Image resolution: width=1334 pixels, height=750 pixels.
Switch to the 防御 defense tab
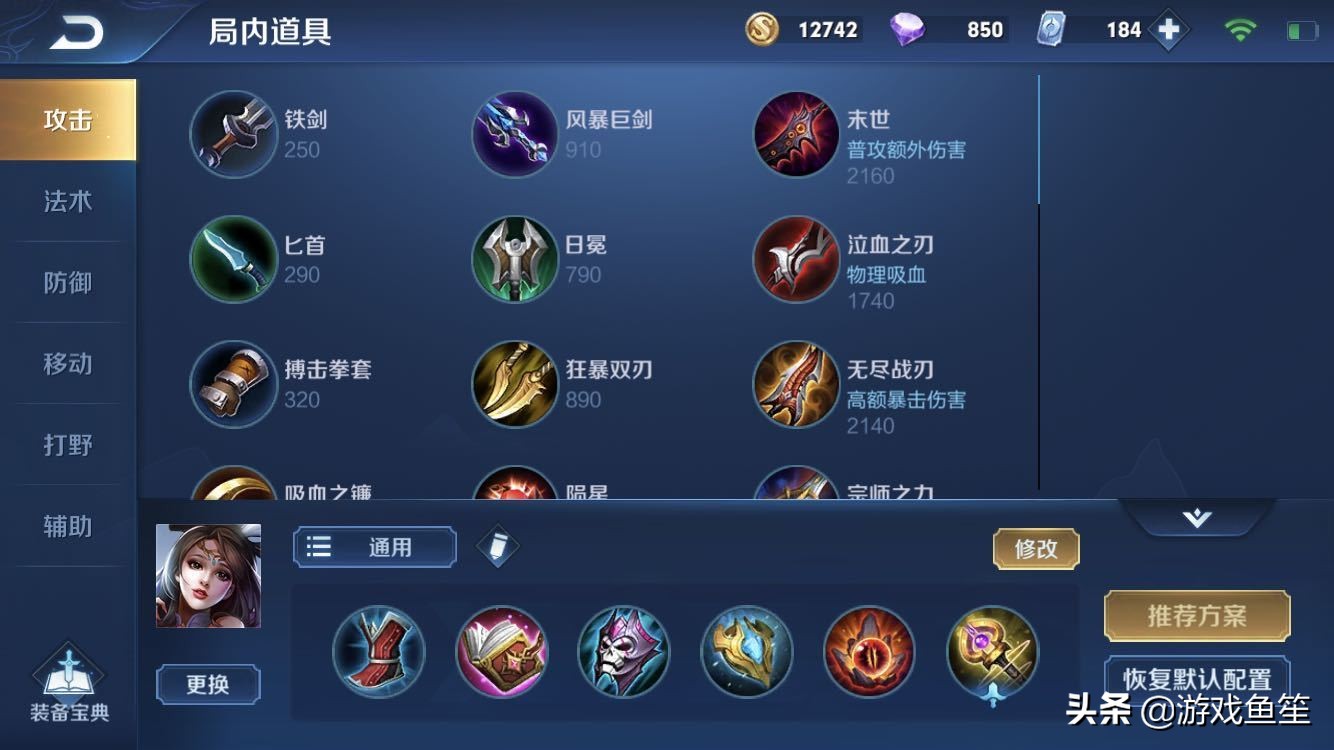tap(67, 282)
